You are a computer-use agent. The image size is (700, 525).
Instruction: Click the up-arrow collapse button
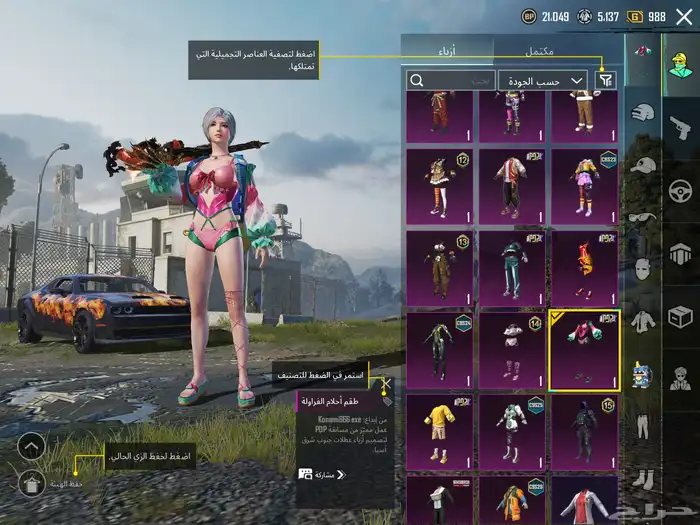tap(31, 445)
